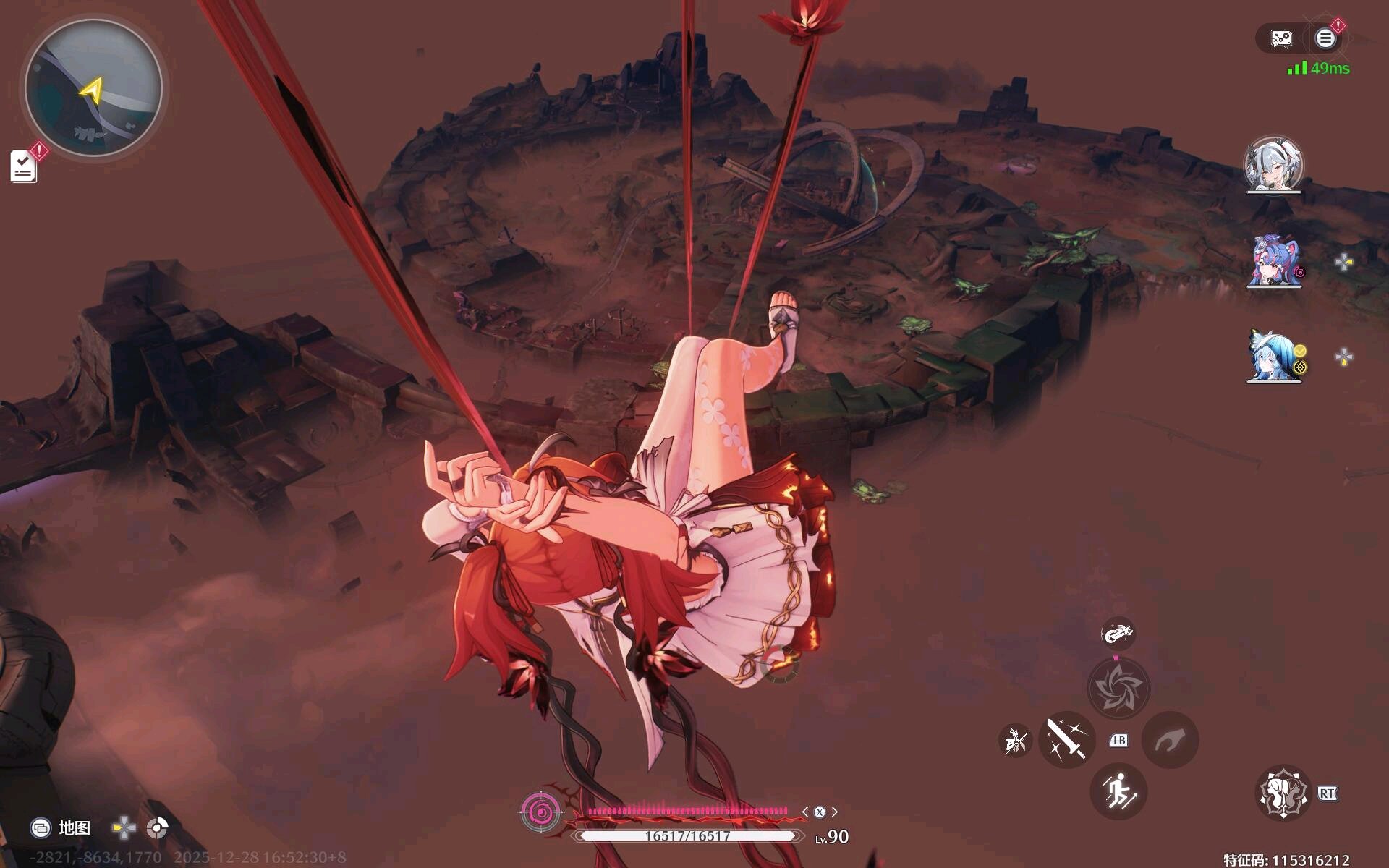Use the sparkling sword attack button
Viewport: 1389px width, 868px height.
(x=1066, y=739)
